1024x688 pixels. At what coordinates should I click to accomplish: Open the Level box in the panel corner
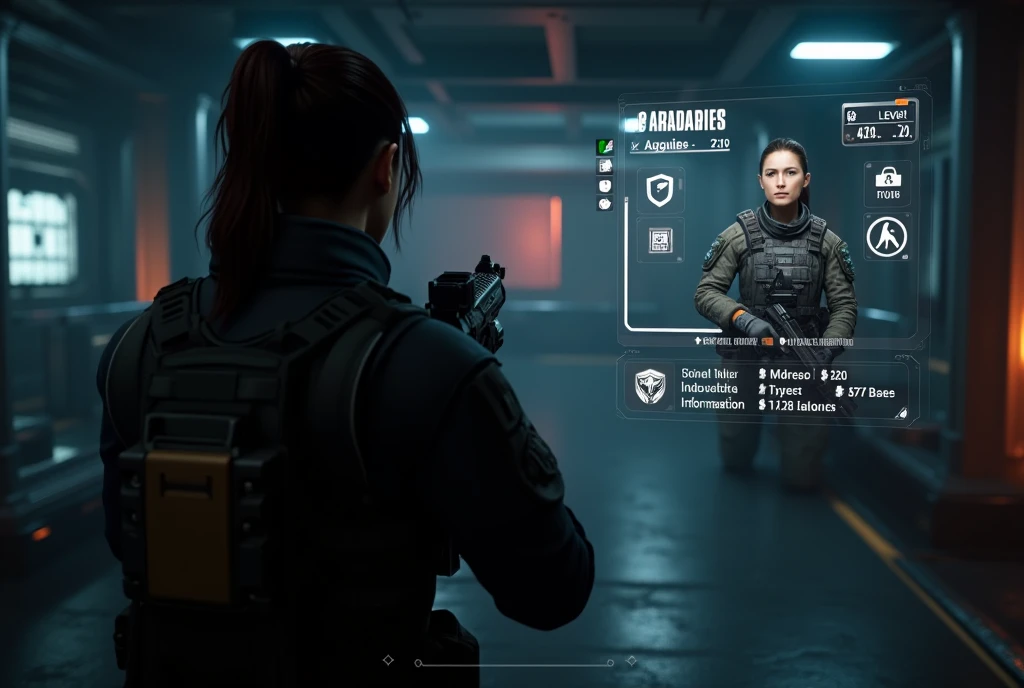879,122
